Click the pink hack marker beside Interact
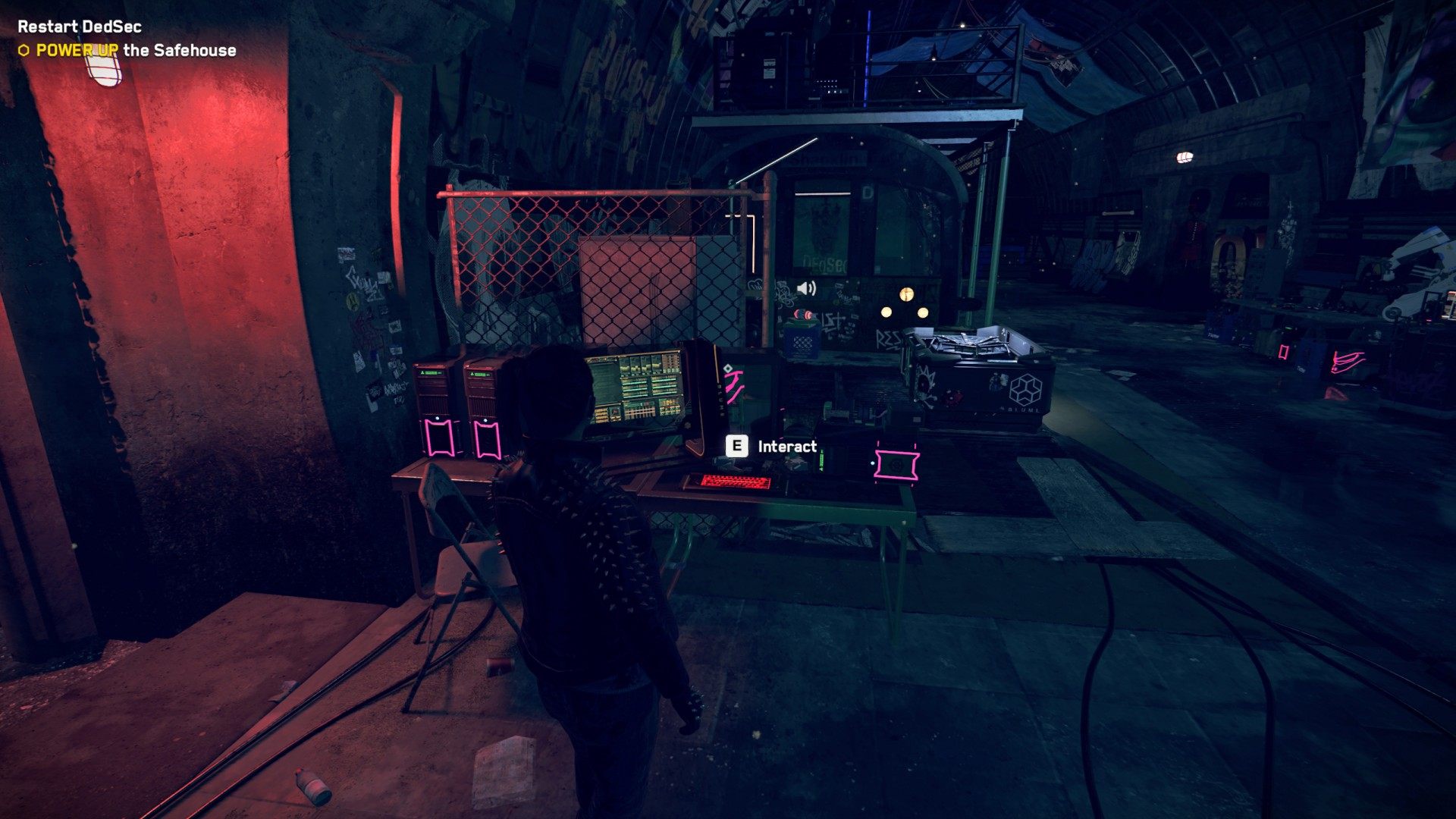The height and width of the screenshot is (819, 1456). pyautogui.click(x=896, y=463)
